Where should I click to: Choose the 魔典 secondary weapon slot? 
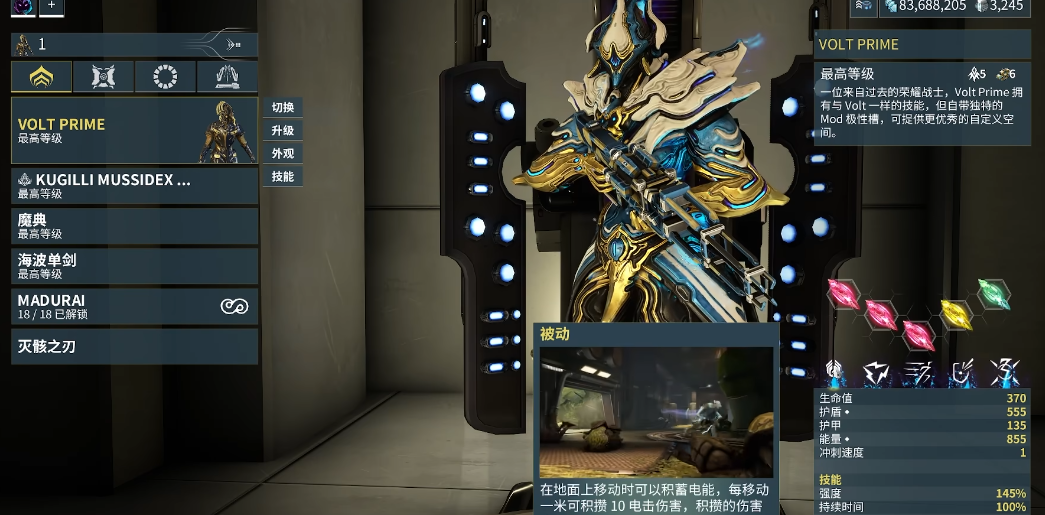pyautogui.click(x=134, y=226)
